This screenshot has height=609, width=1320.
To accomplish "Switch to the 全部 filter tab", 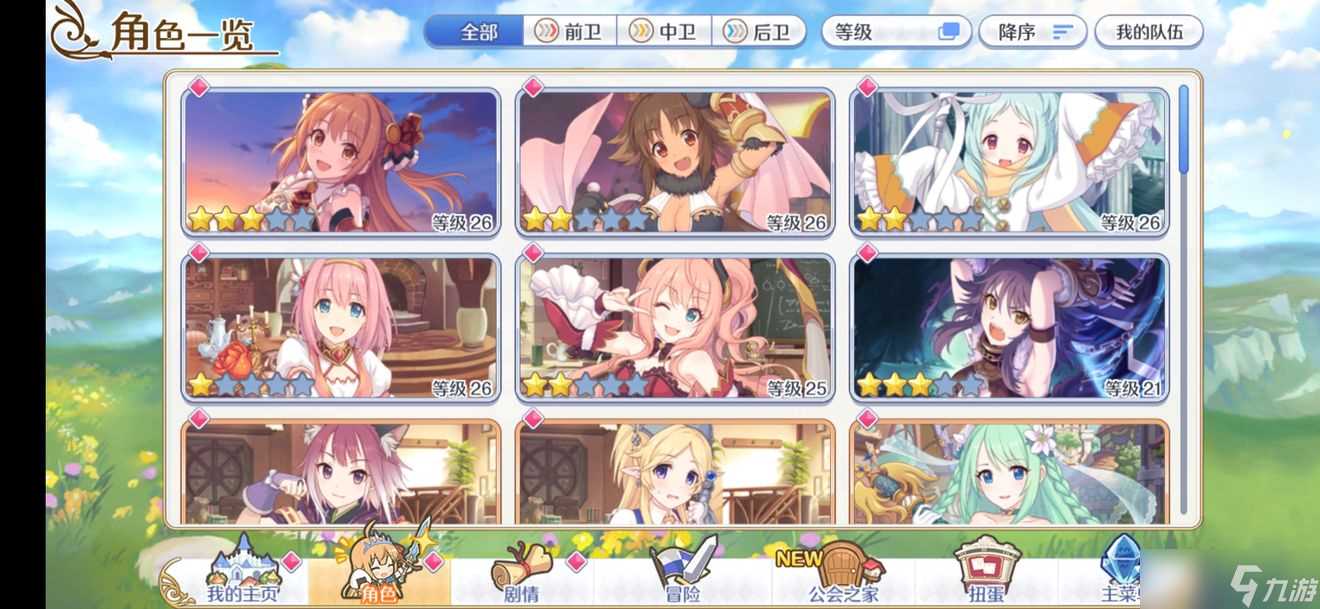I will (478, 32).
